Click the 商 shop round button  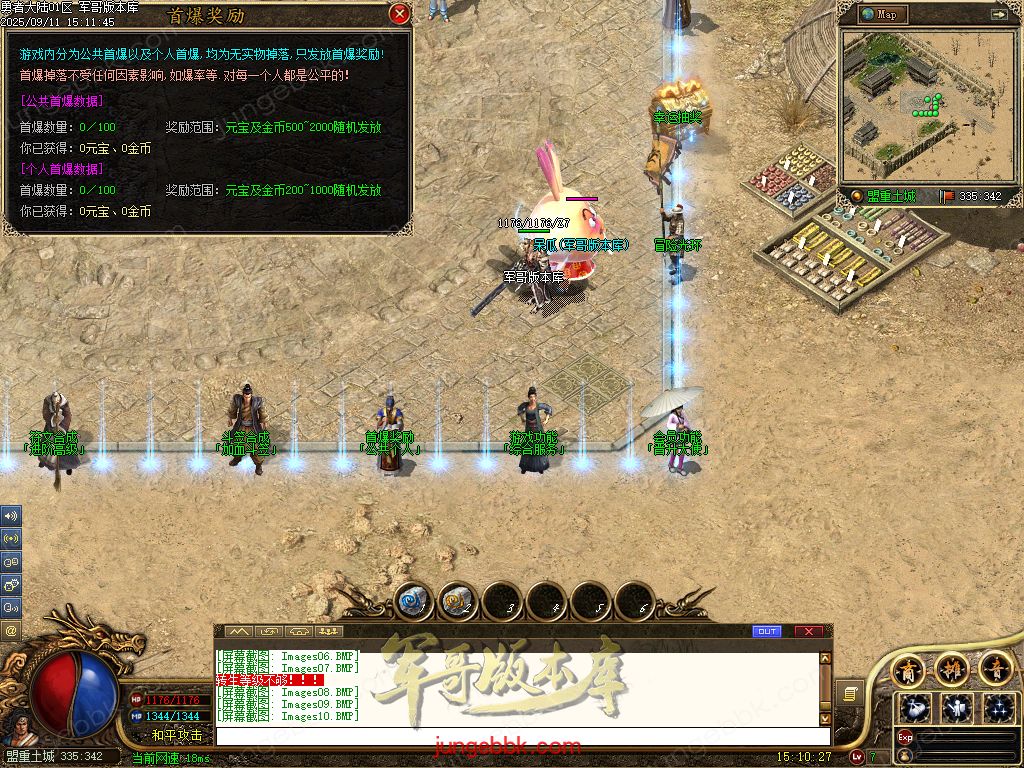click(x=909, y=669)
